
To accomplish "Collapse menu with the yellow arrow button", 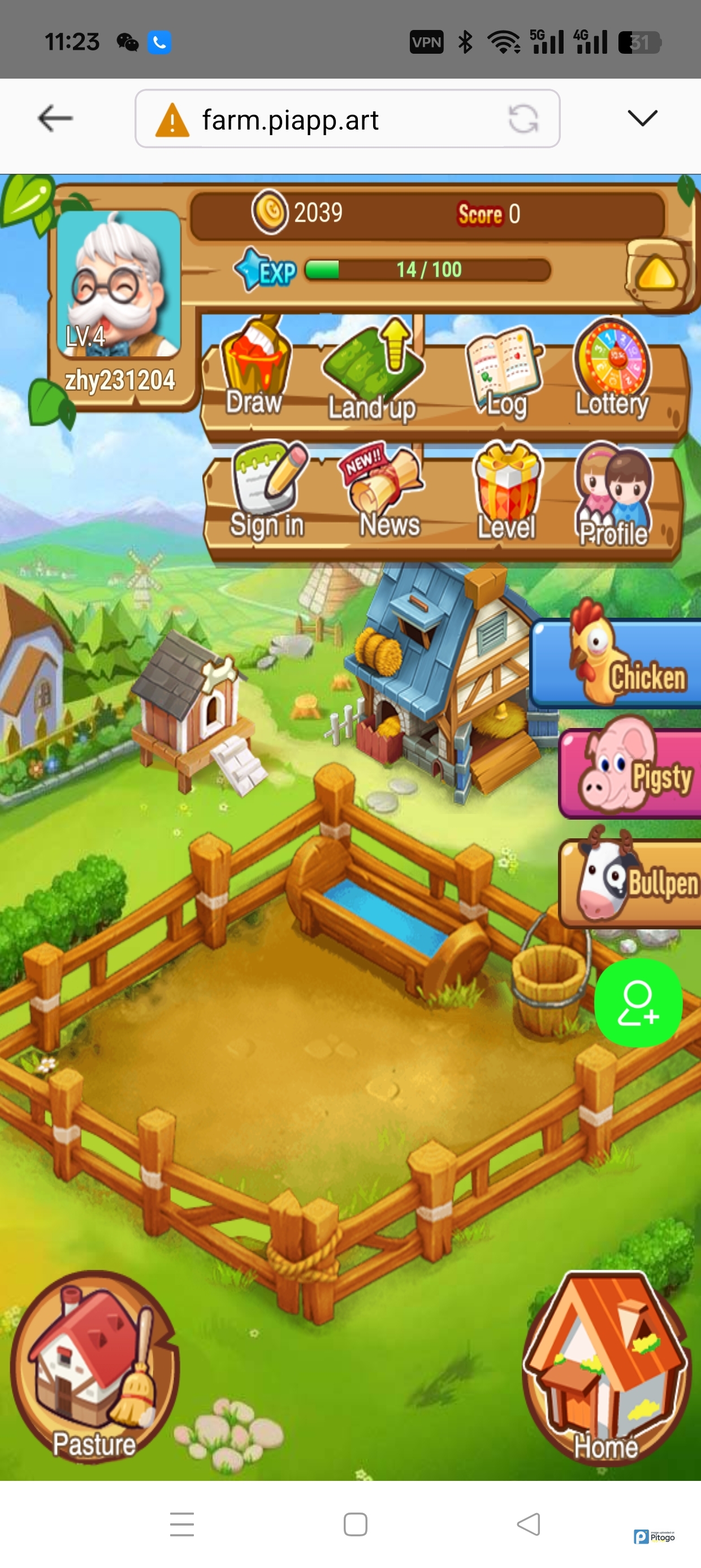I will pos(657,273).
